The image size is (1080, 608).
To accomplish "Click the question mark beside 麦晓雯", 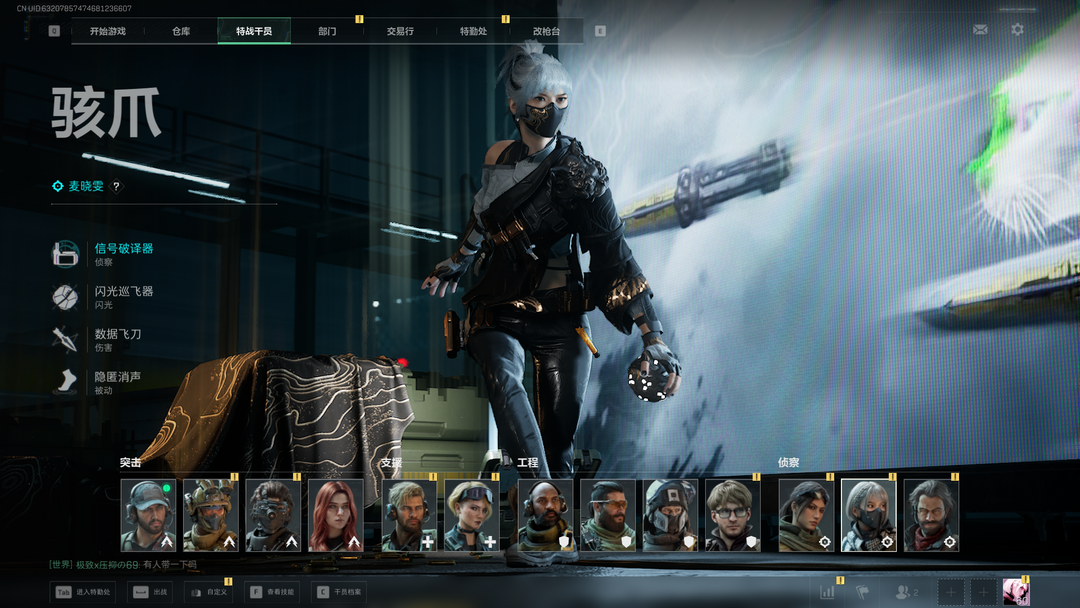I will (x=116, y=186).
